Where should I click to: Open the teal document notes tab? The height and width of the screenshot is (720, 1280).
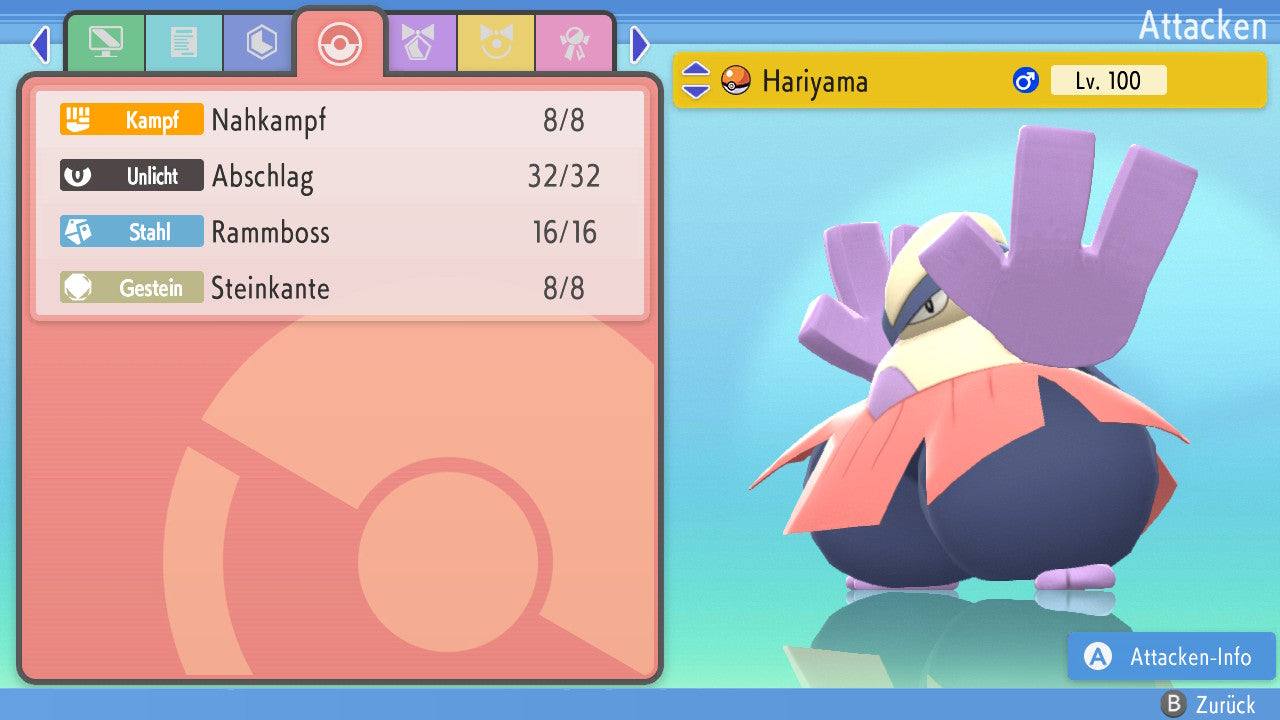pyautogui.click(x=183, y=42)
